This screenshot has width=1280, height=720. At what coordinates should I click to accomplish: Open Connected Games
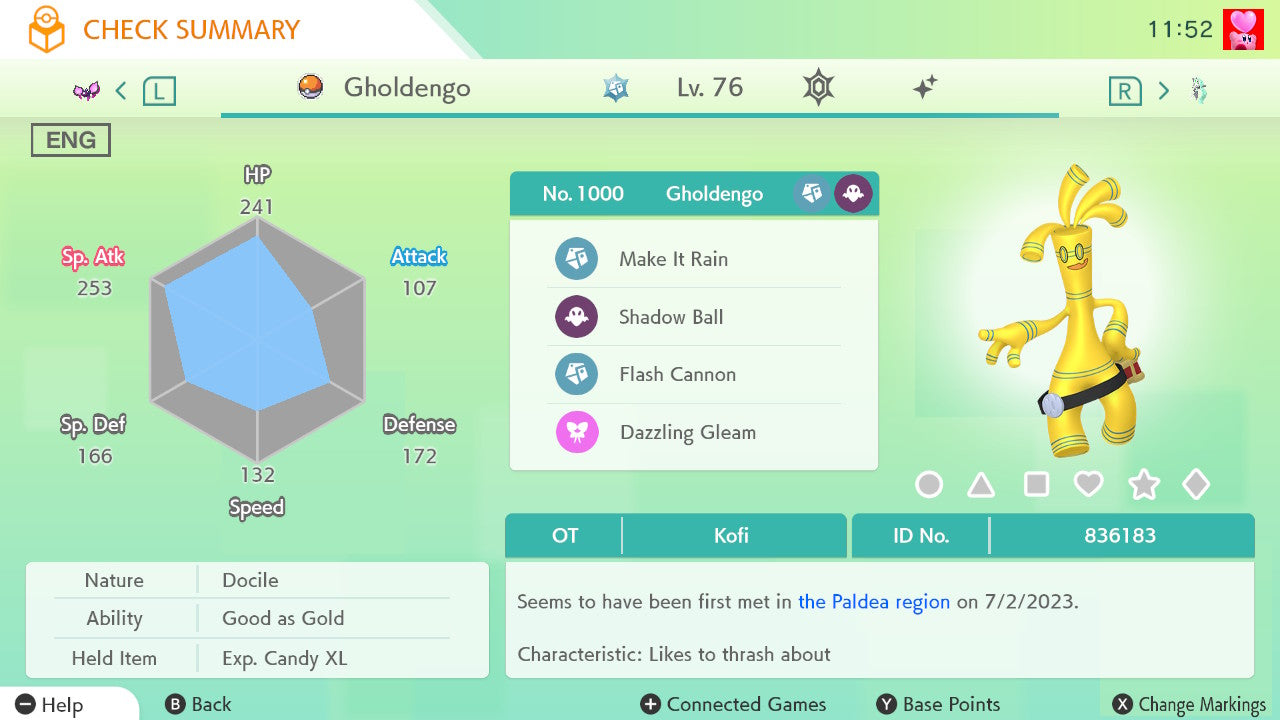click(x=733, y=705)
